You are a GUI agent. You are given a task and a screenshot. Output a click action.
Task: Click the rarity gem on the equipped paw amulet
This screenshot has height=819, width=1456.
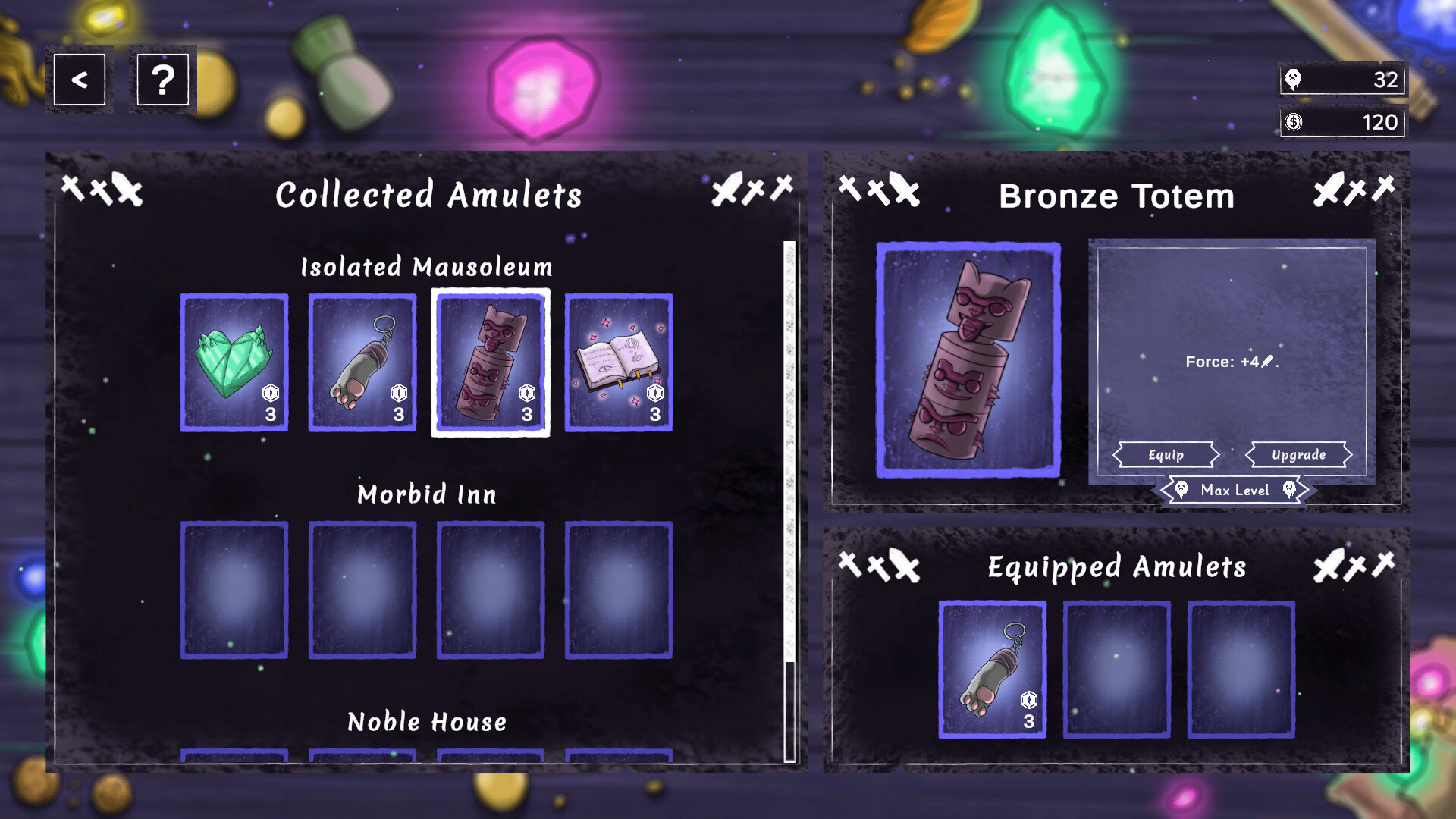pos(1028,701)
